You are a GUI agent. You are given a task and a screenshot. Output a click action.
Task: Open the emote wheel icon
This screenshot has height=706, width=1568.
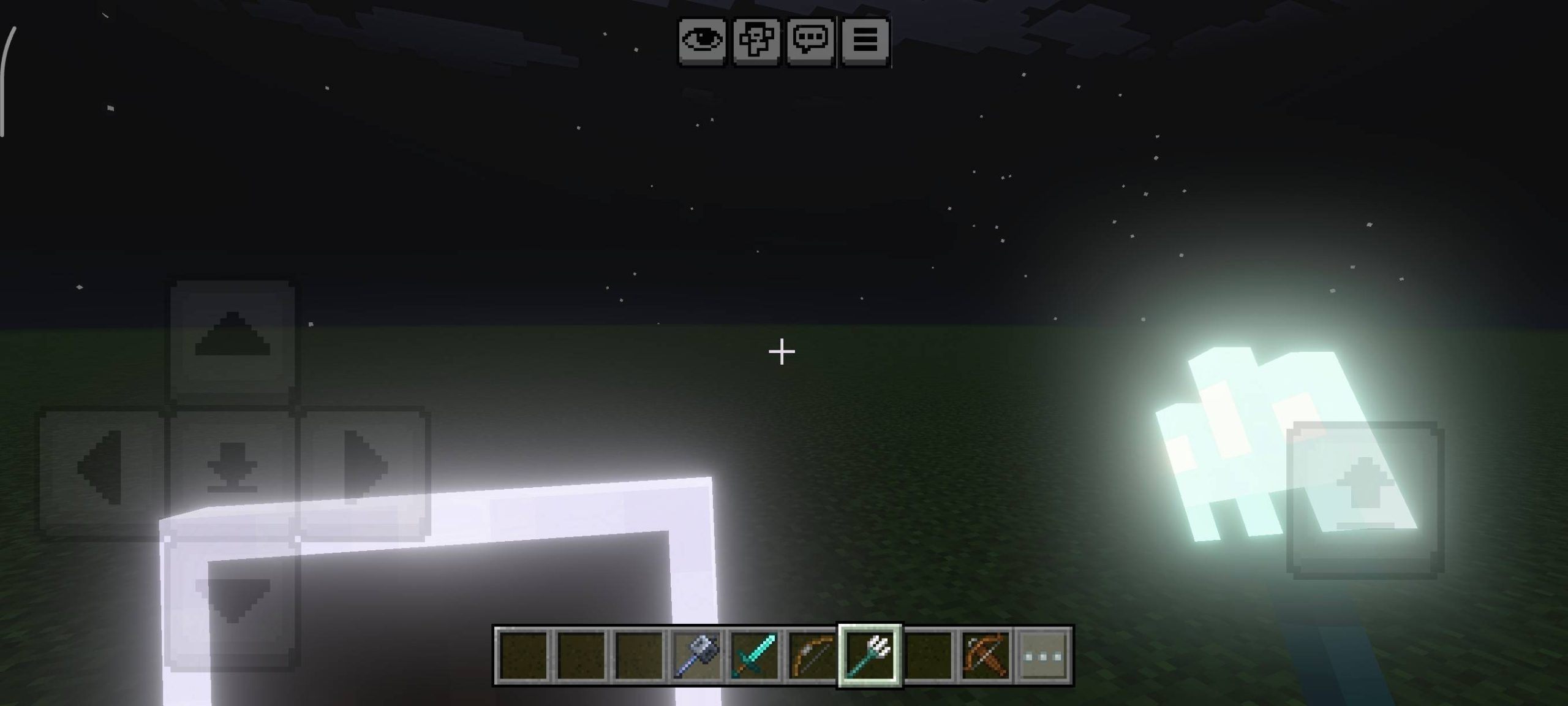(x=757, y=41)
